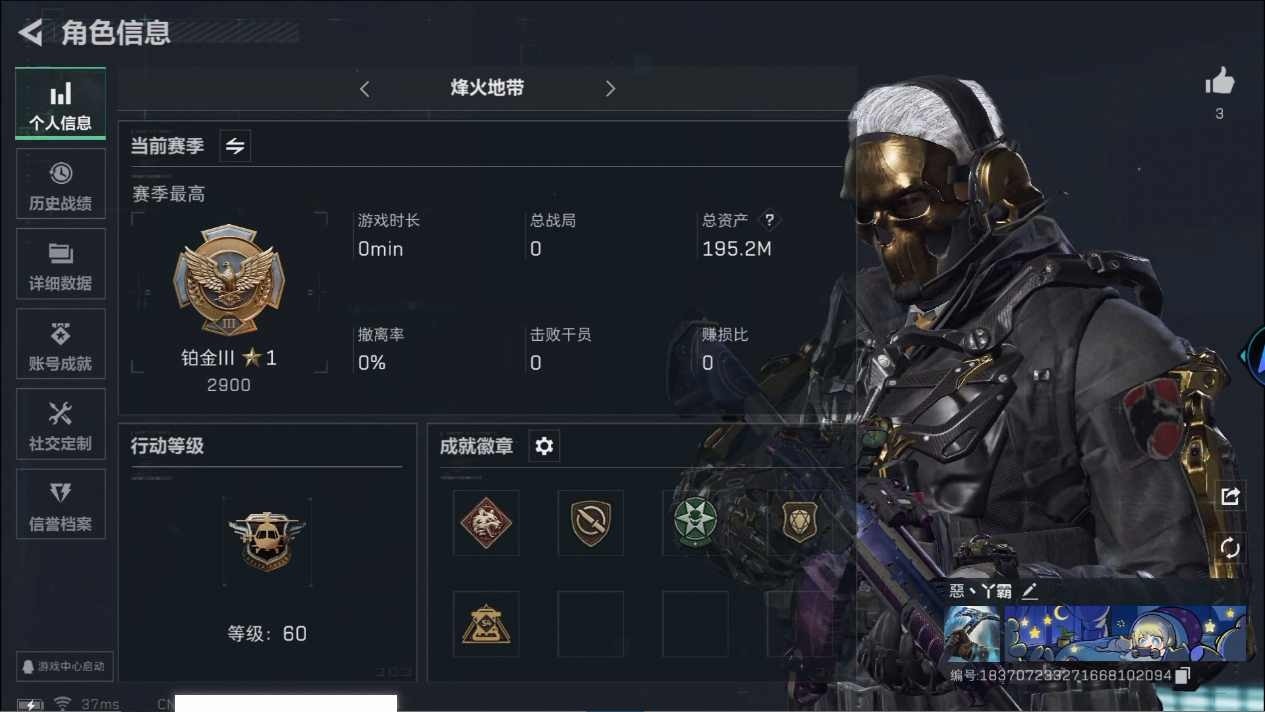Open 成就徽章 gear settings
This screenshot has height=712, width=1265.
click(x=544, y=446)
